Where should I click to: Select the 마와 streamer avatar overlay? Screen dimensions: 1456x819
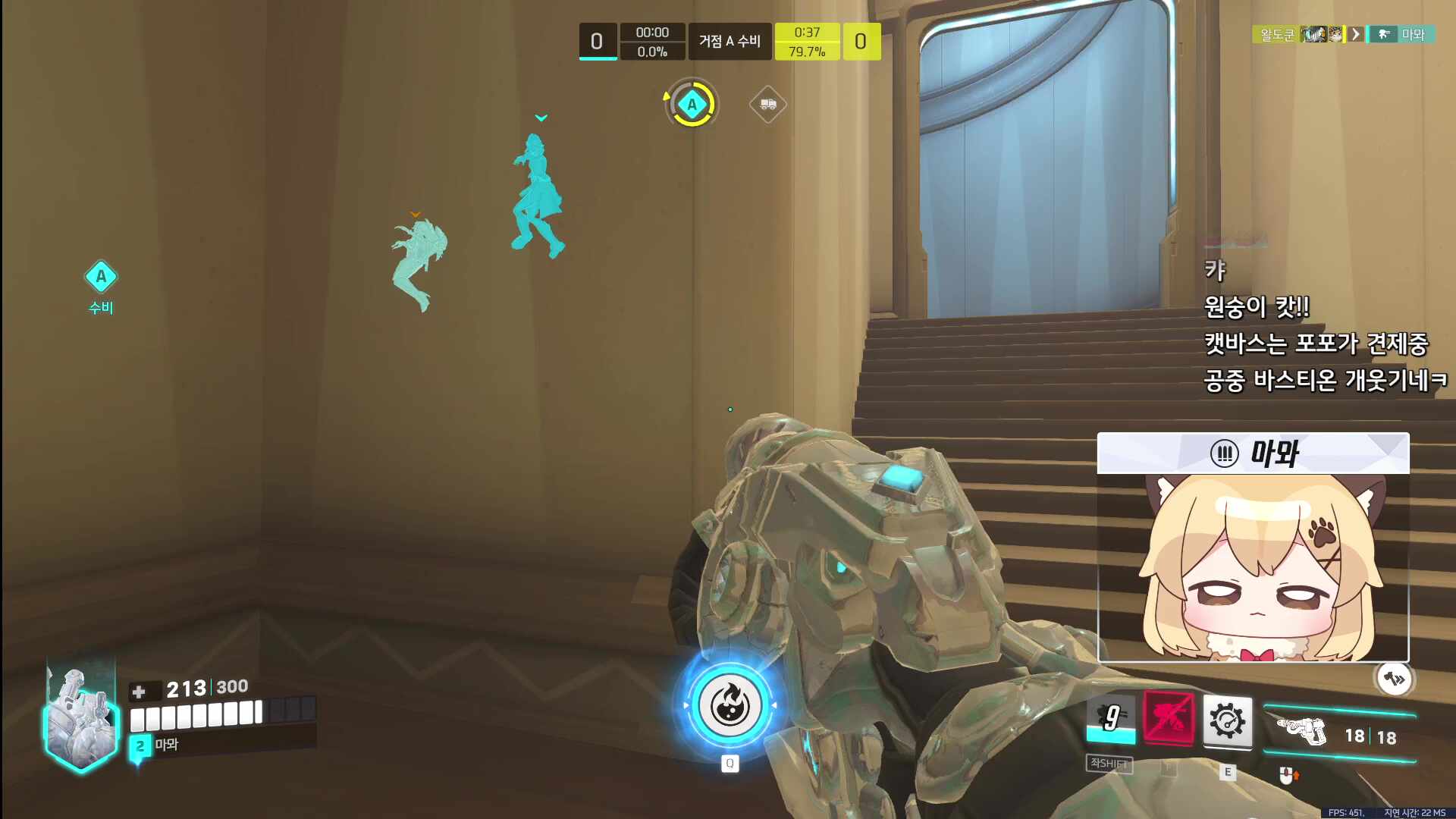[1253, 567]
